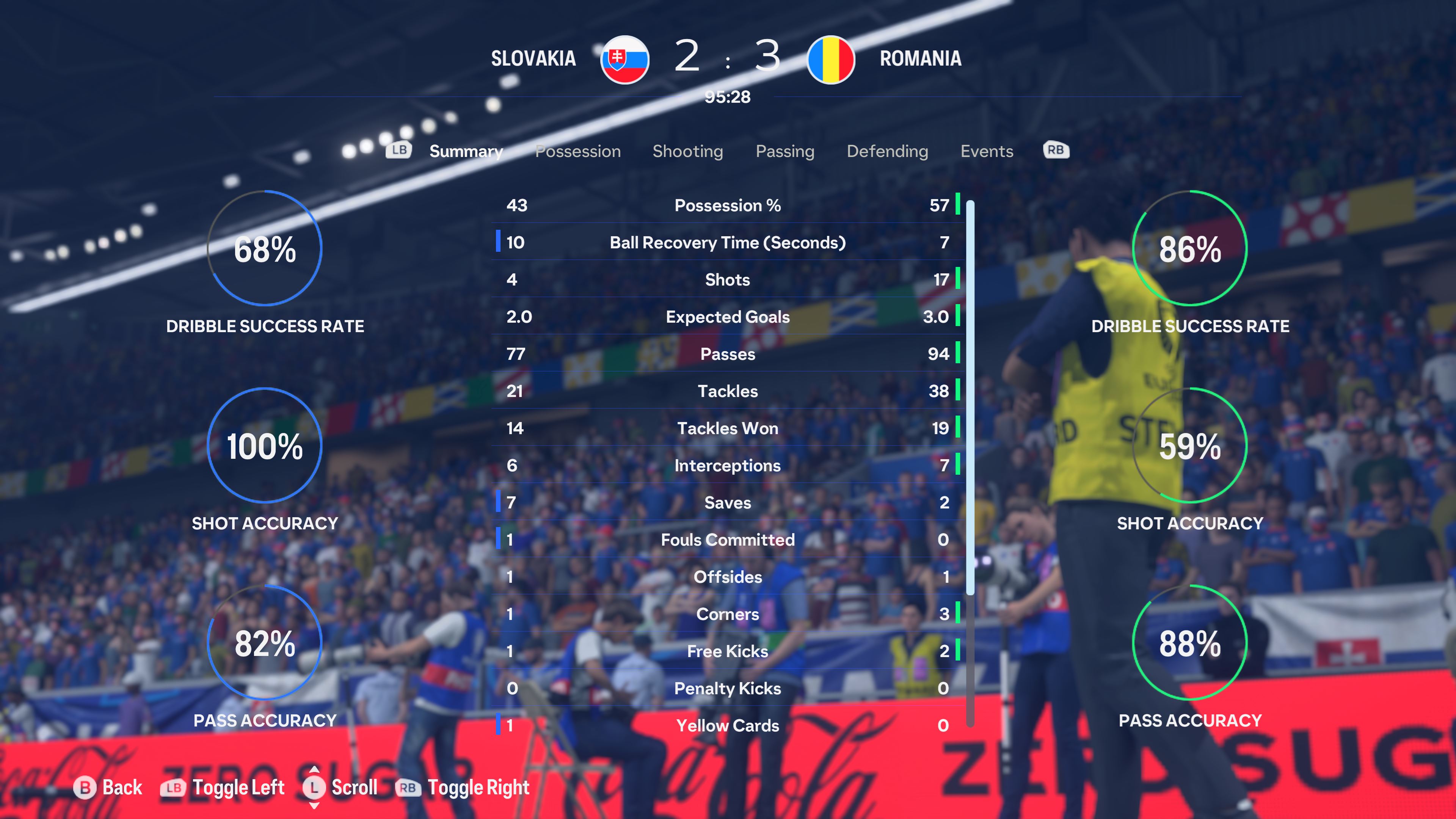Show the Passing stats tab

[784, 151]
